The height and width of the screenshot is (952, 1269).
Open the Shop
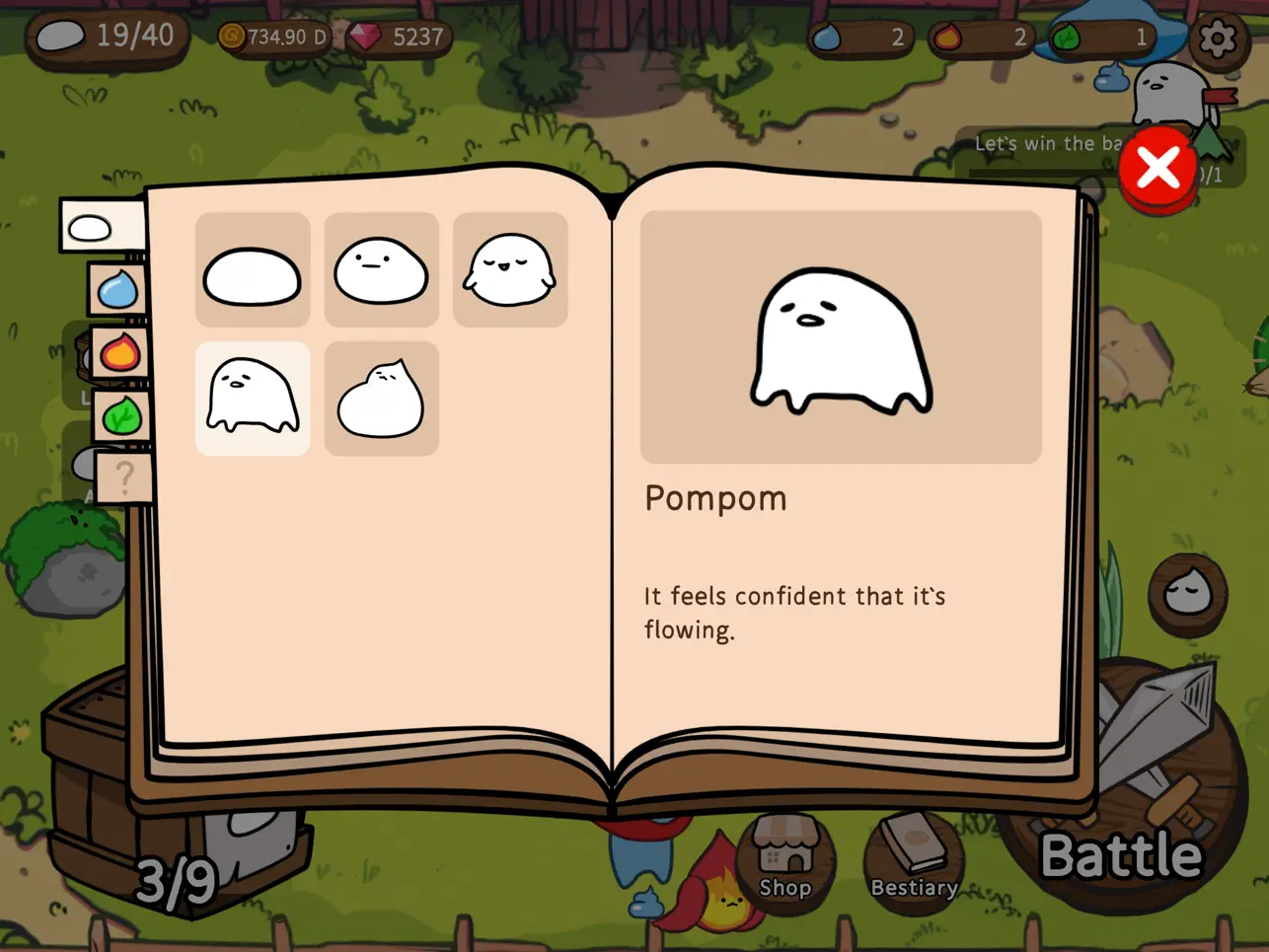(x=785, y=858)
